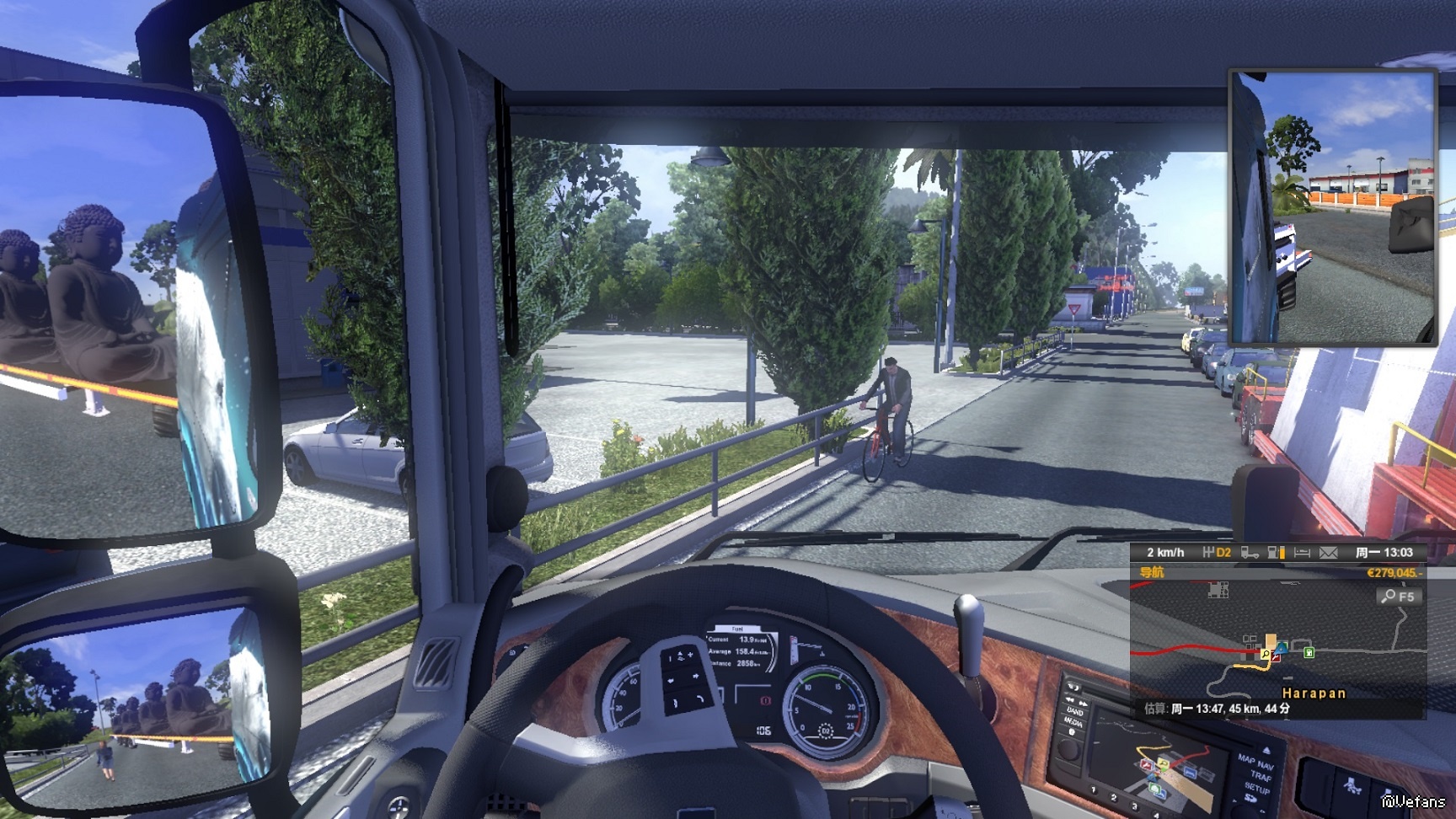Open the 导航 navigation tab label
The width and height of the screenshot is (1456, 819).
1151,573
